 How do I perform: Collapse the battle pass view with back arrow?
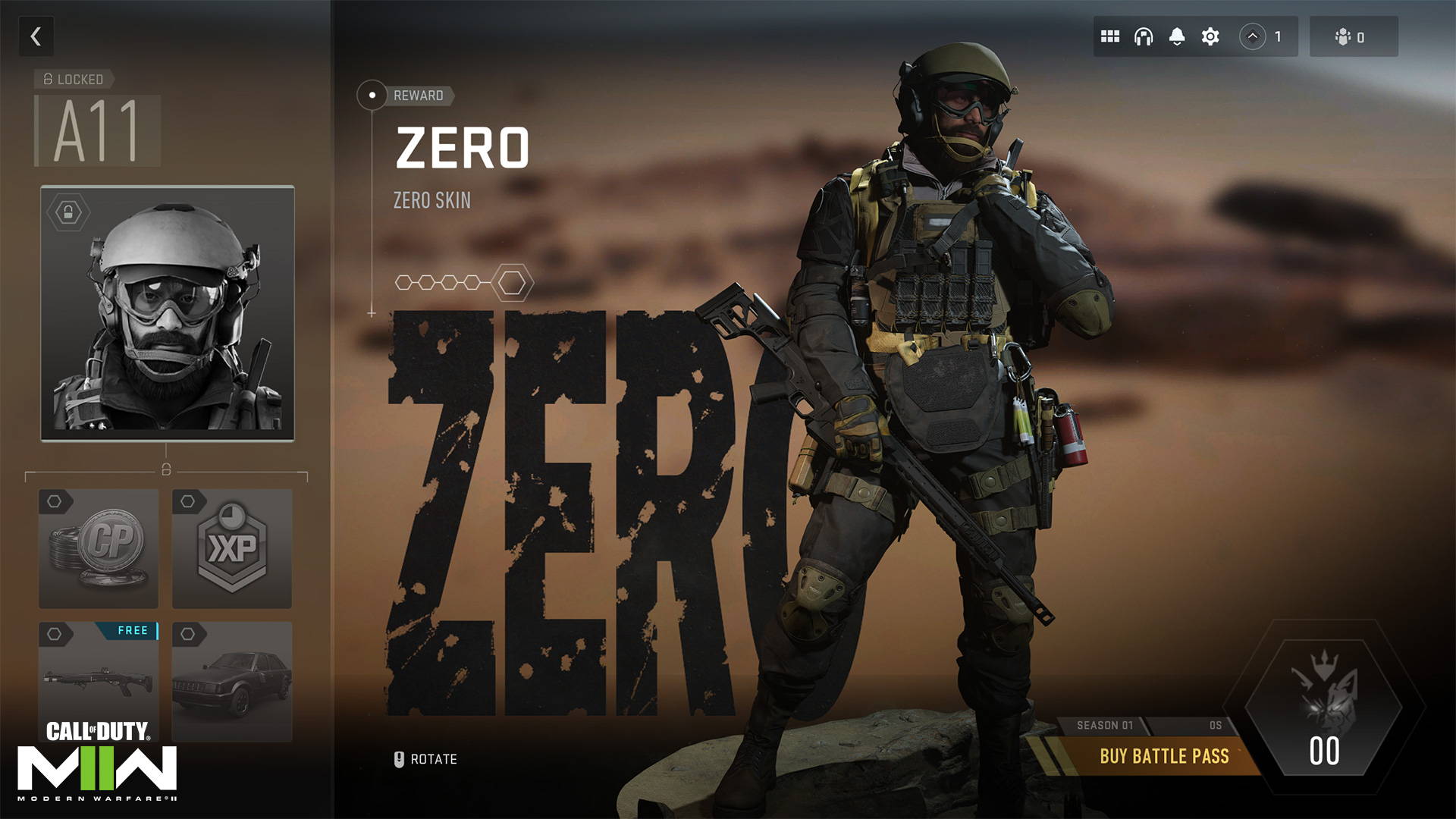36,36
